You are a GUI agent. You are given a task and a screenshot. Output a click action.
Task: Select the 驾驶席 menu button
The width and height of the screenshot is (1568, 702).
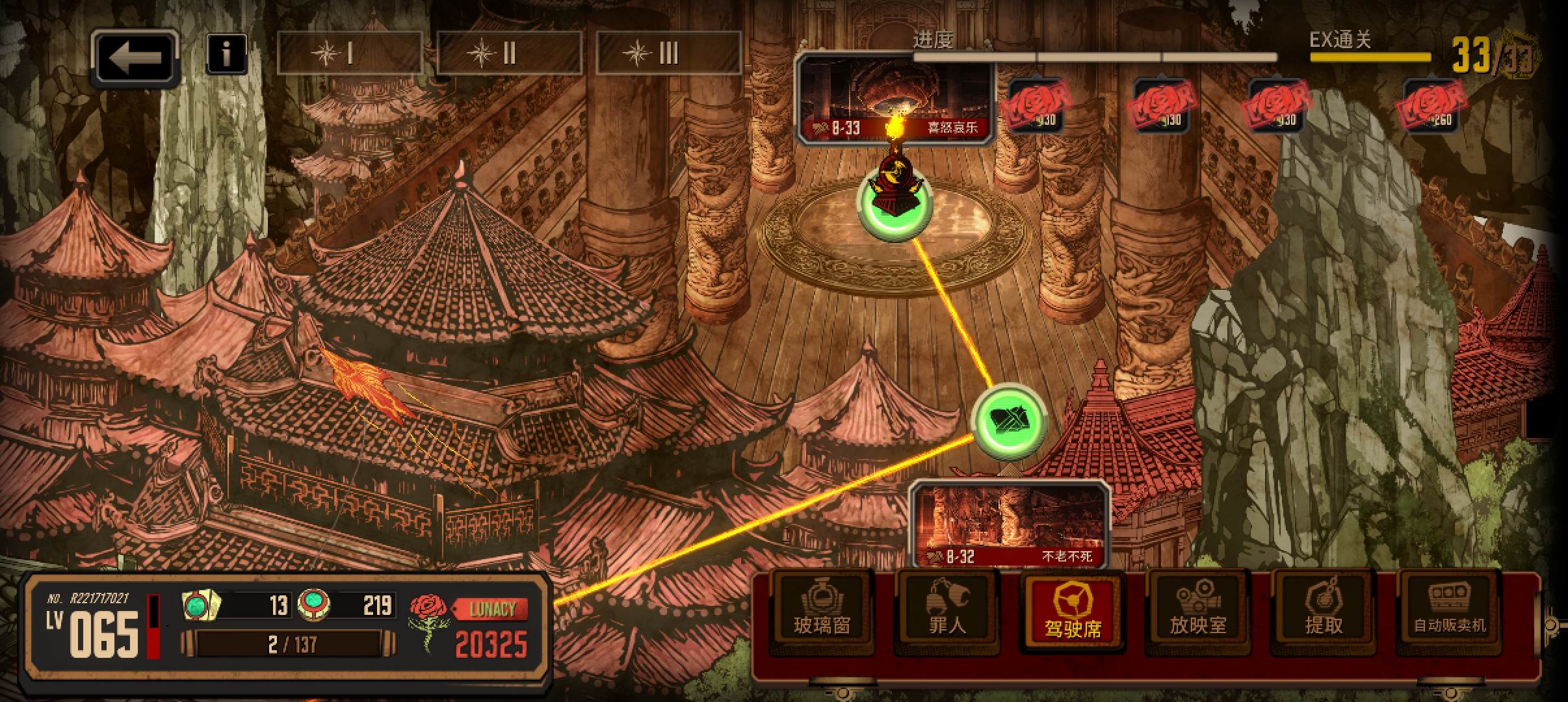point(1073,612)
